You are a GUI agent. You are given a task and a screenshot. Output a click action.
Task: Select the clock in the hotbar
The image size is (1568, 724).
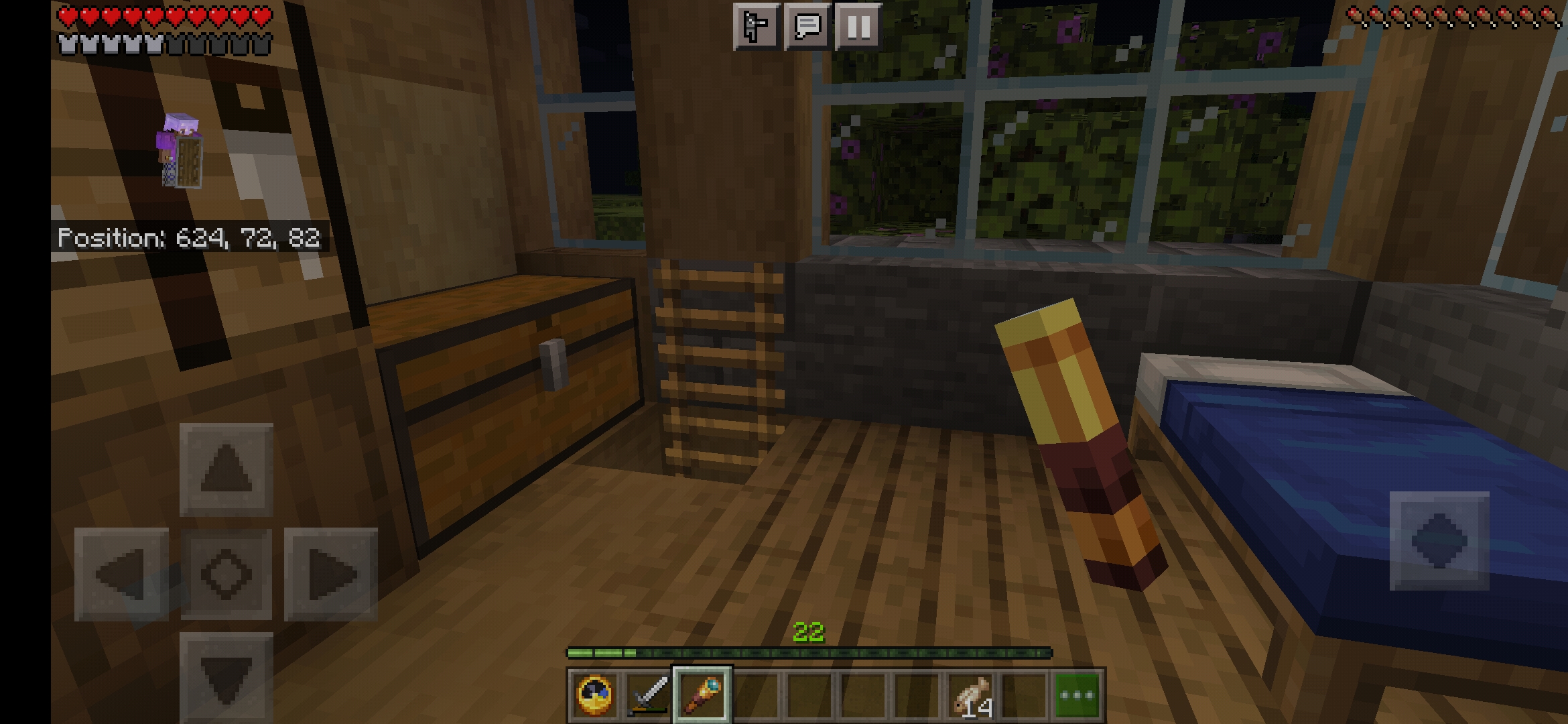point(594,695)
